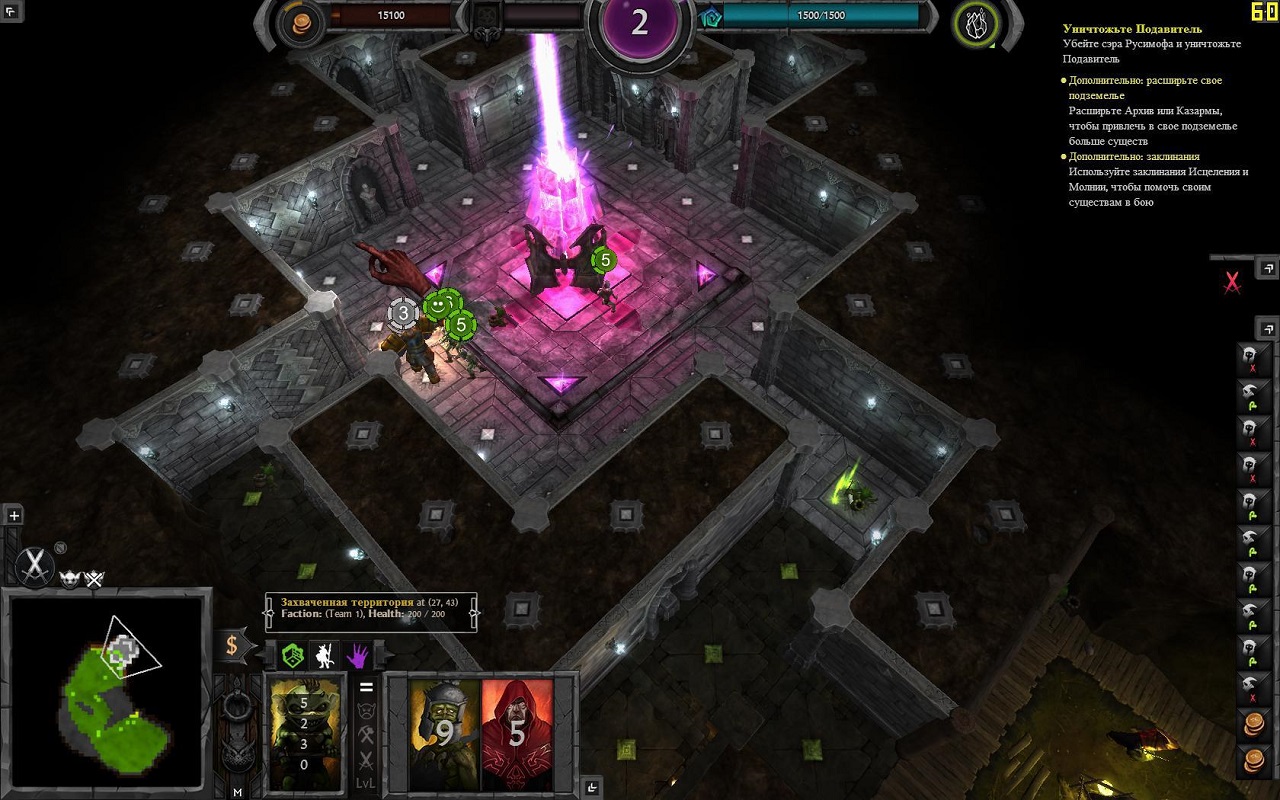Select the helmeted orc creature card

click(445, 734)
